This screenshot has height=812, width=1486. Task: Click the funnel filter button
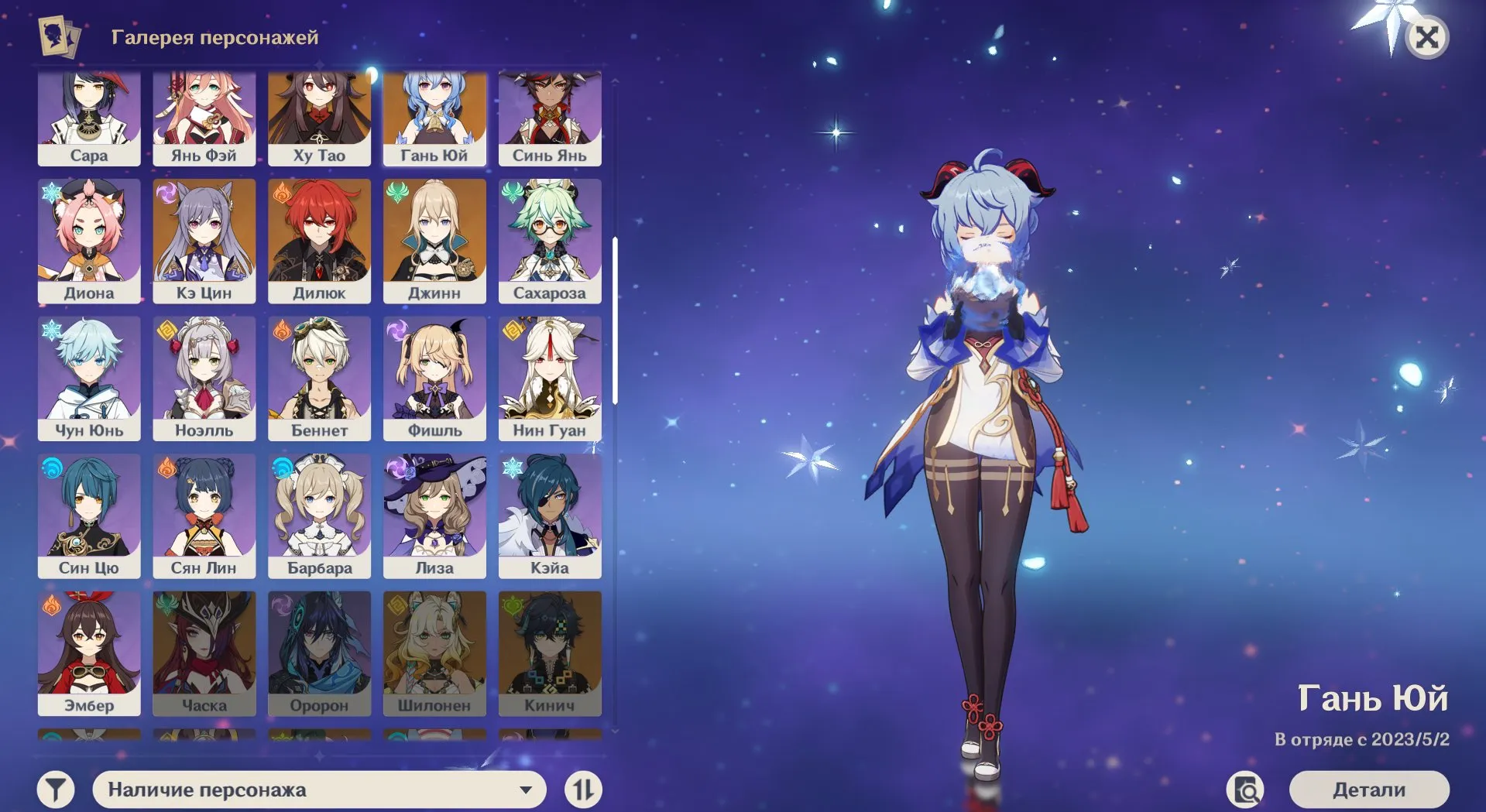56,790
